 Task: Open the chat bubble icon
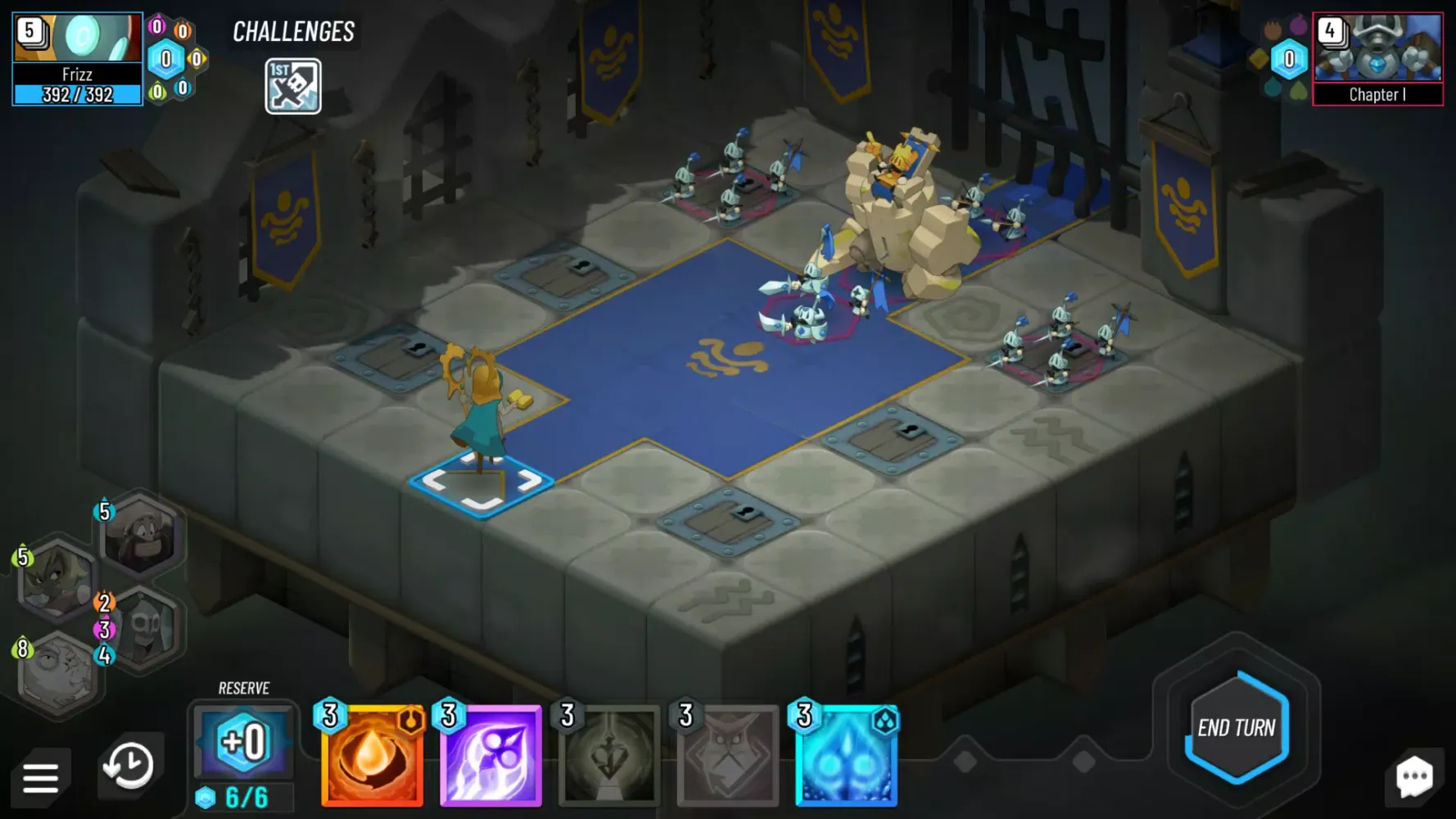1413,775
